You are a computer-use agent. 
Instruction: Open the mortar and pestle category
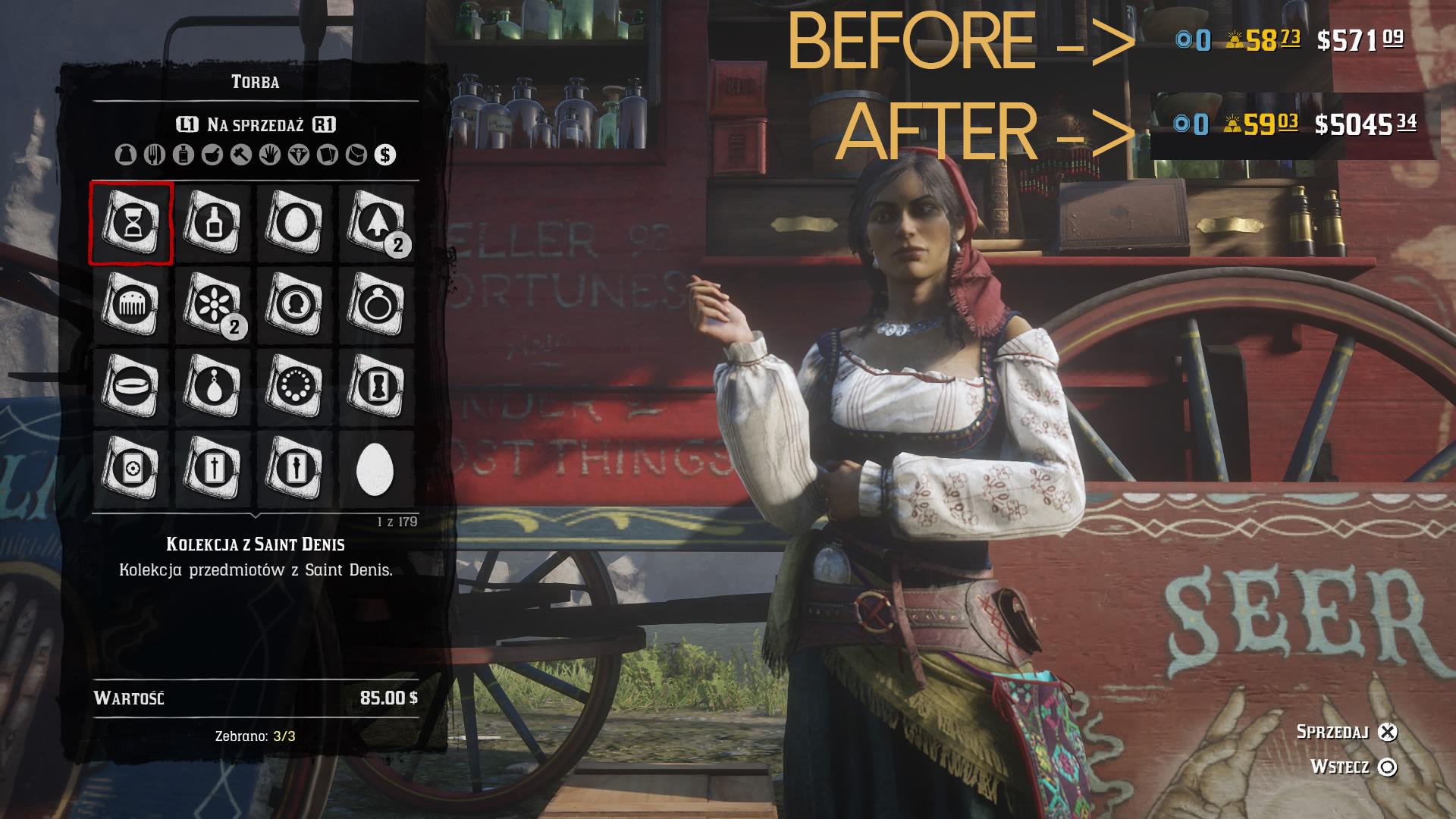click(212, 155)
